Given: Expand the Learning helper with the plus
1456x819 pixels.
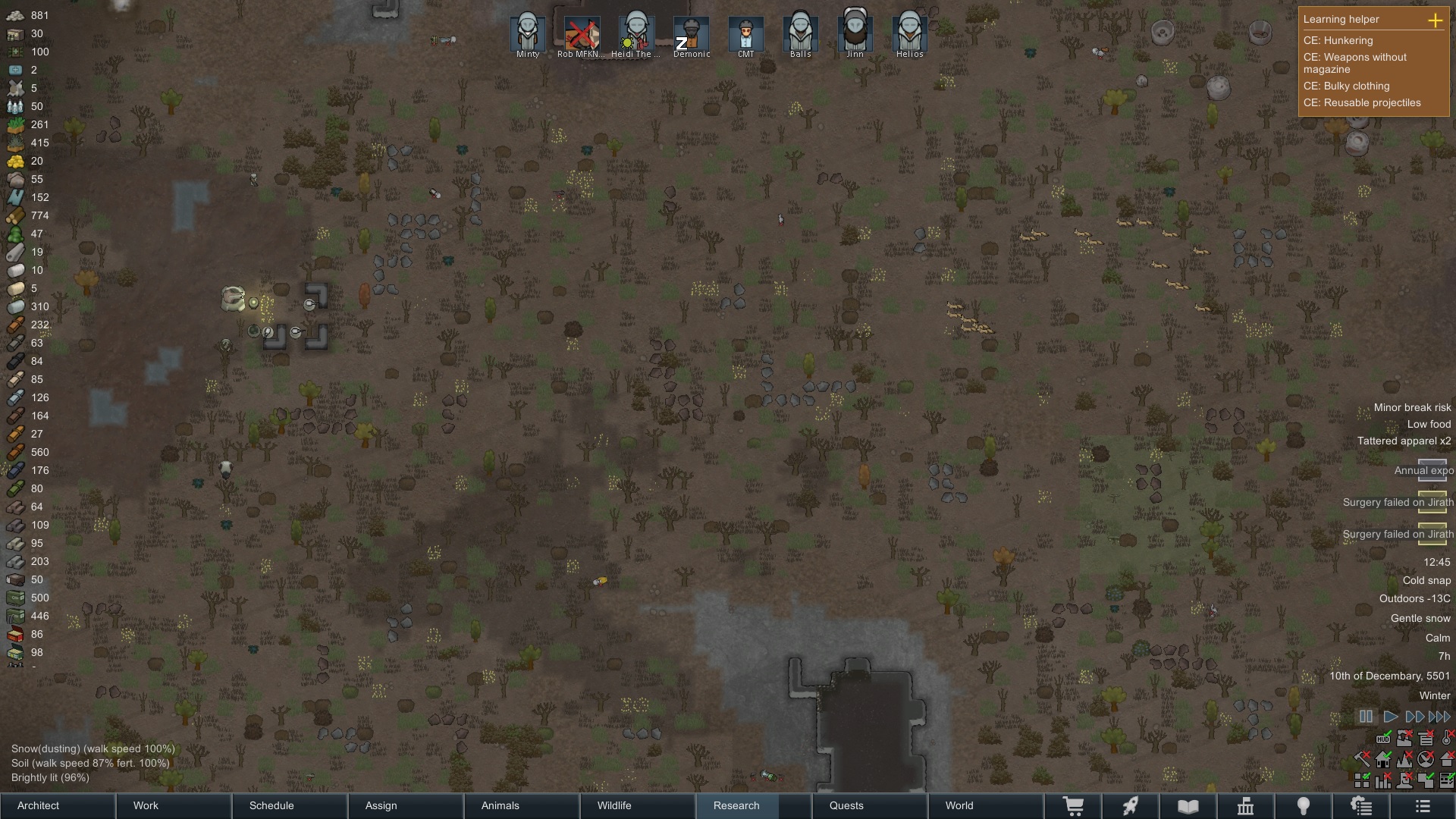Looking at the screenshot, I should point(1435,20).
